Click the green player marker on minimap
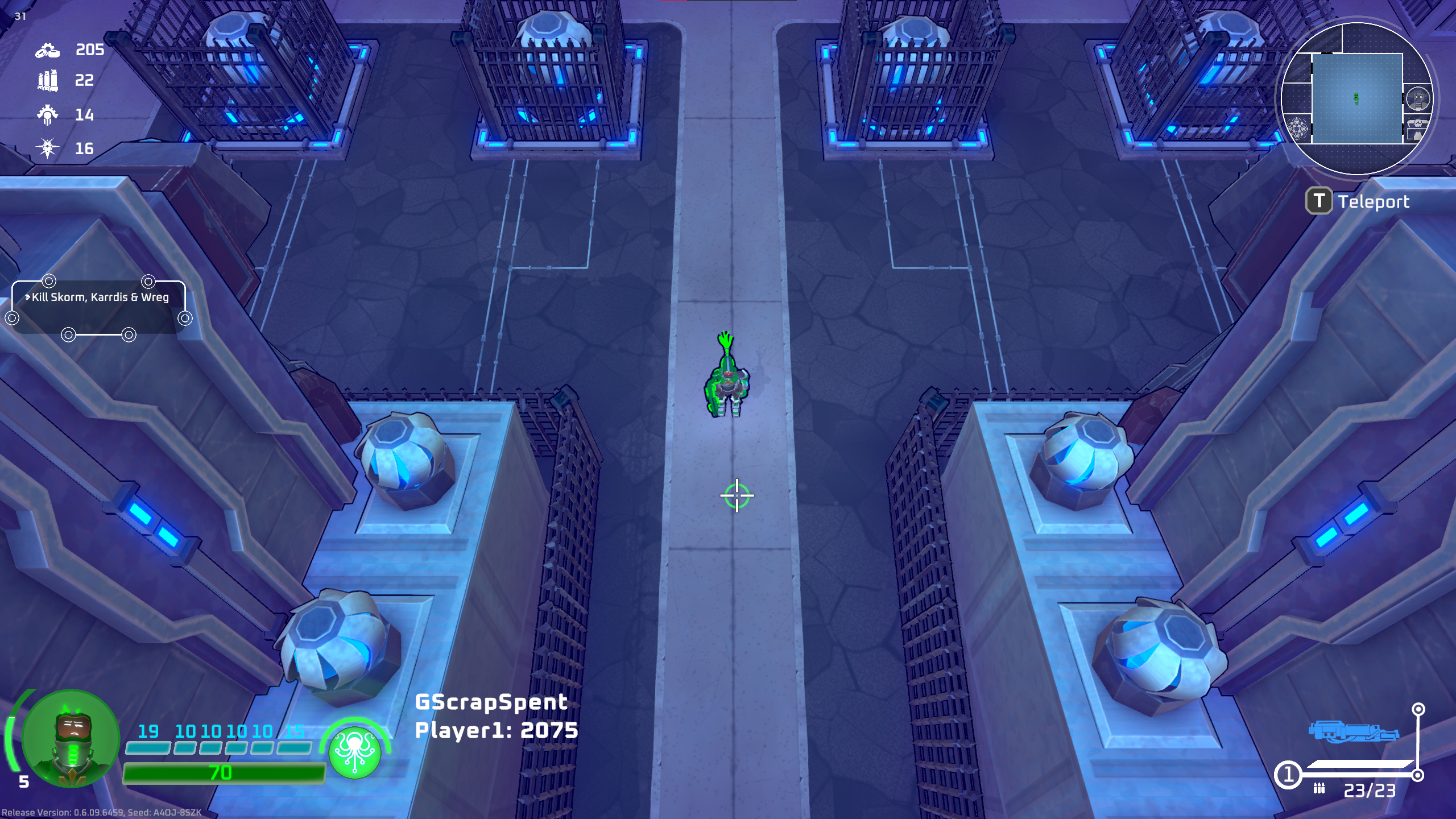 coord(1356,99)
